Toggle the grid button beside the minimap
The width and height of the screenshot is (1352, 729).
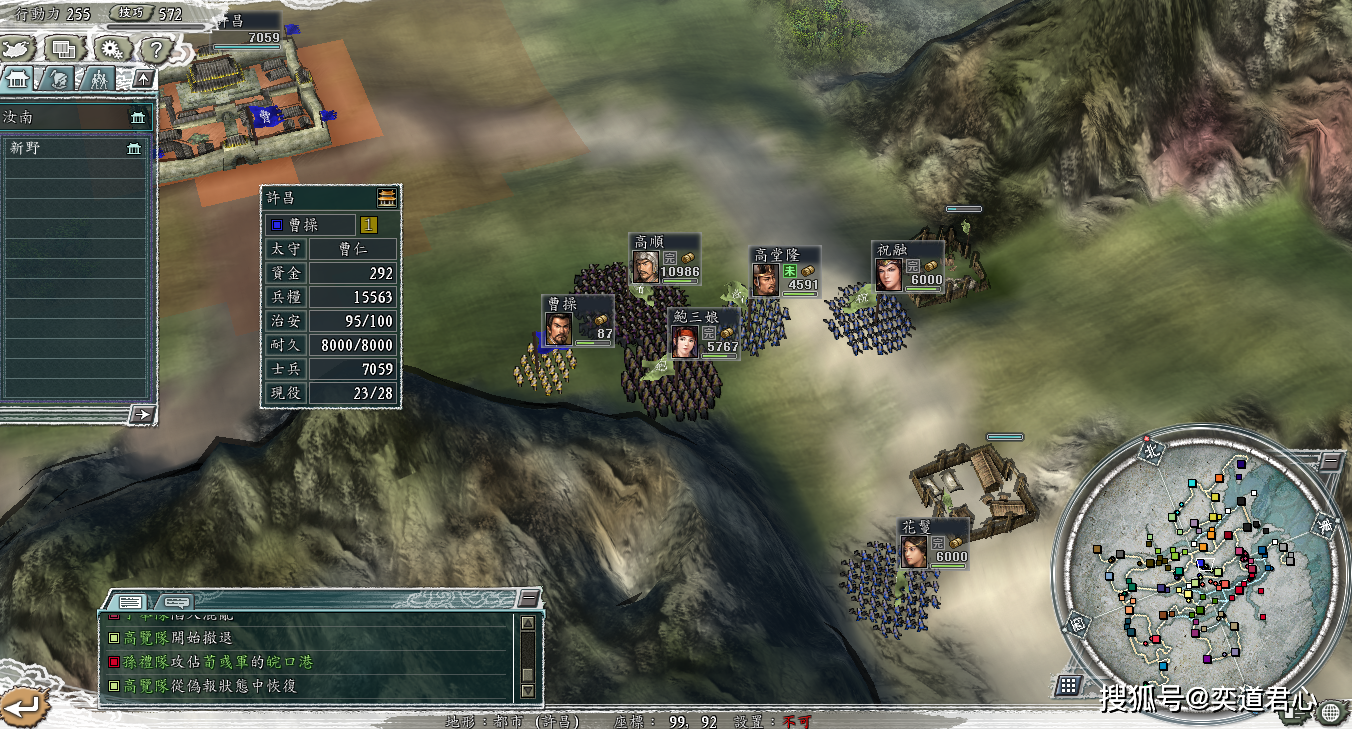1068,685
